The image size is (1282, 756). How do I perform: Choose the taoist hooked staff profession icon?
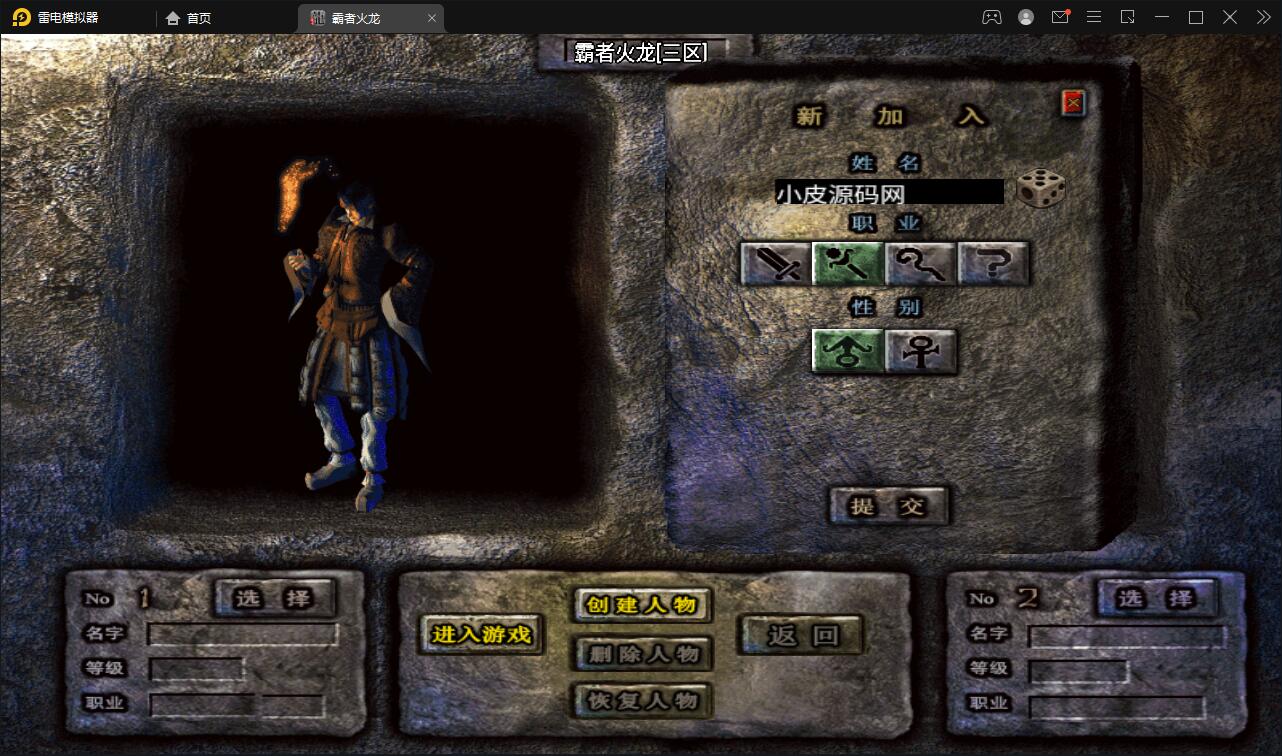point(921,263)
